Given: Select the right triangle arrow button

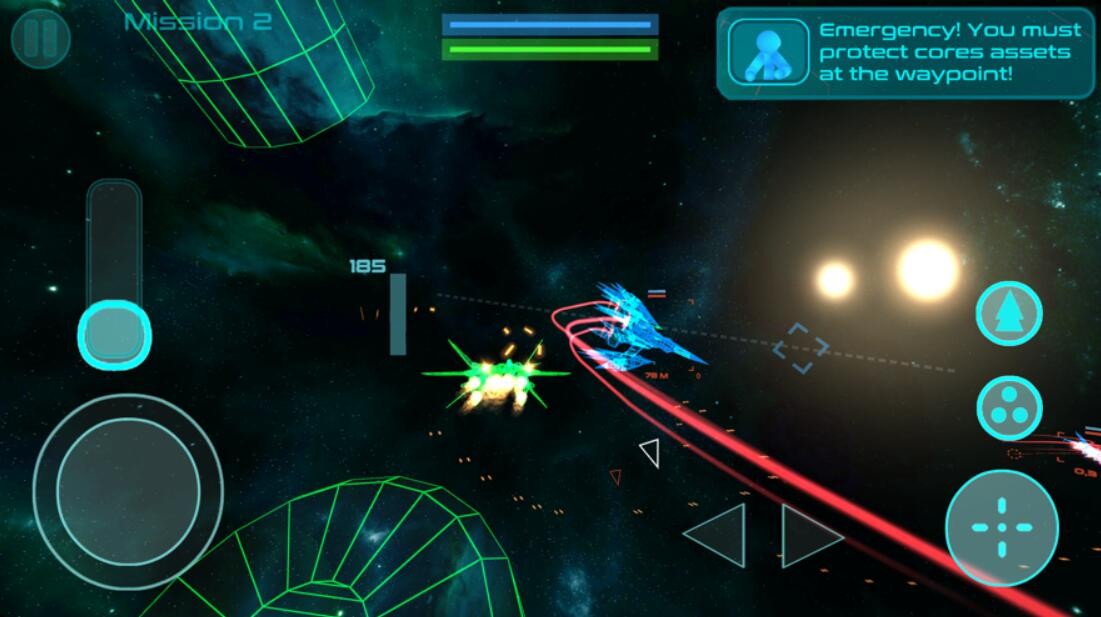Looking at the screenshot, I should coord(808,536).
